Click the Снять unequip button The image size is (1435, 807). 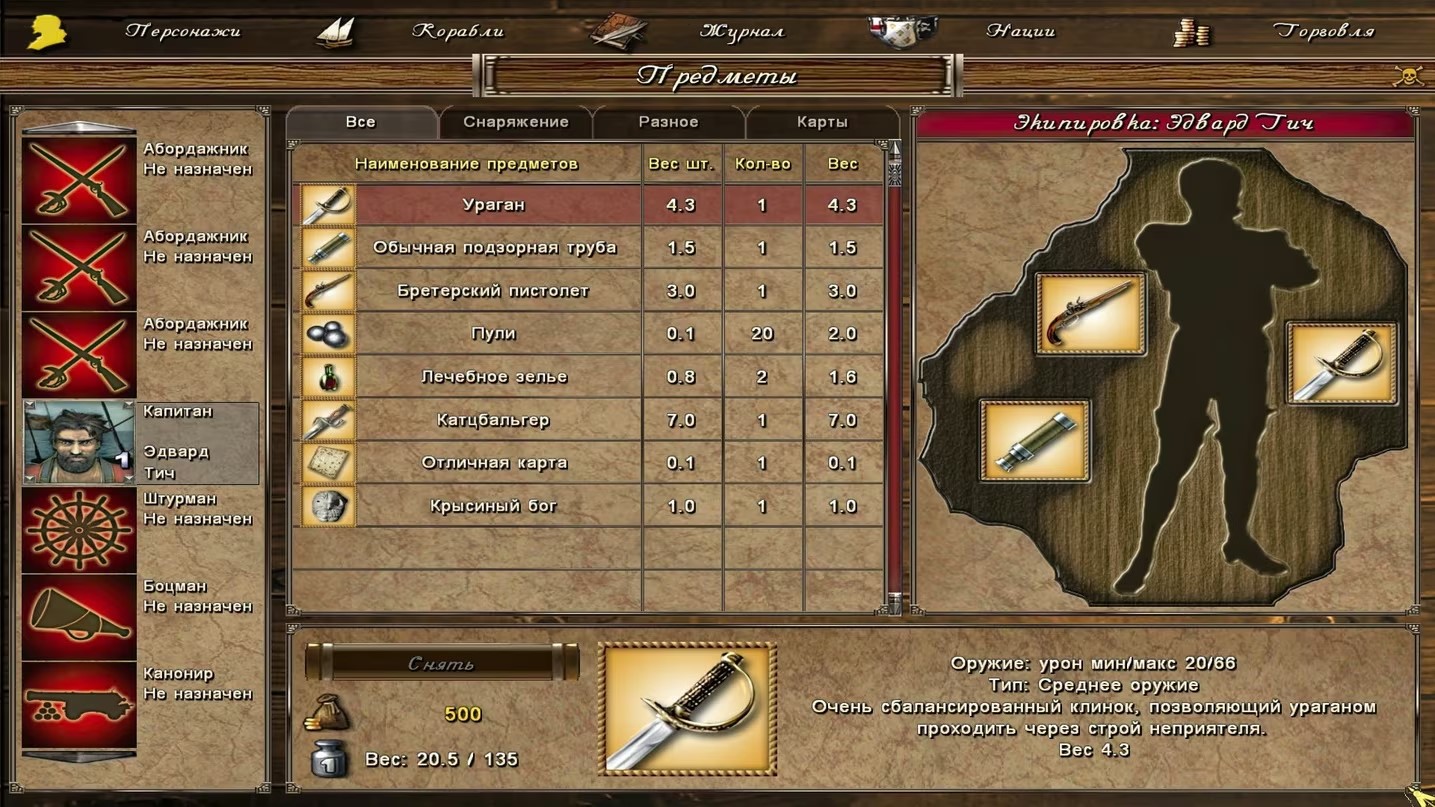[441, 663]
